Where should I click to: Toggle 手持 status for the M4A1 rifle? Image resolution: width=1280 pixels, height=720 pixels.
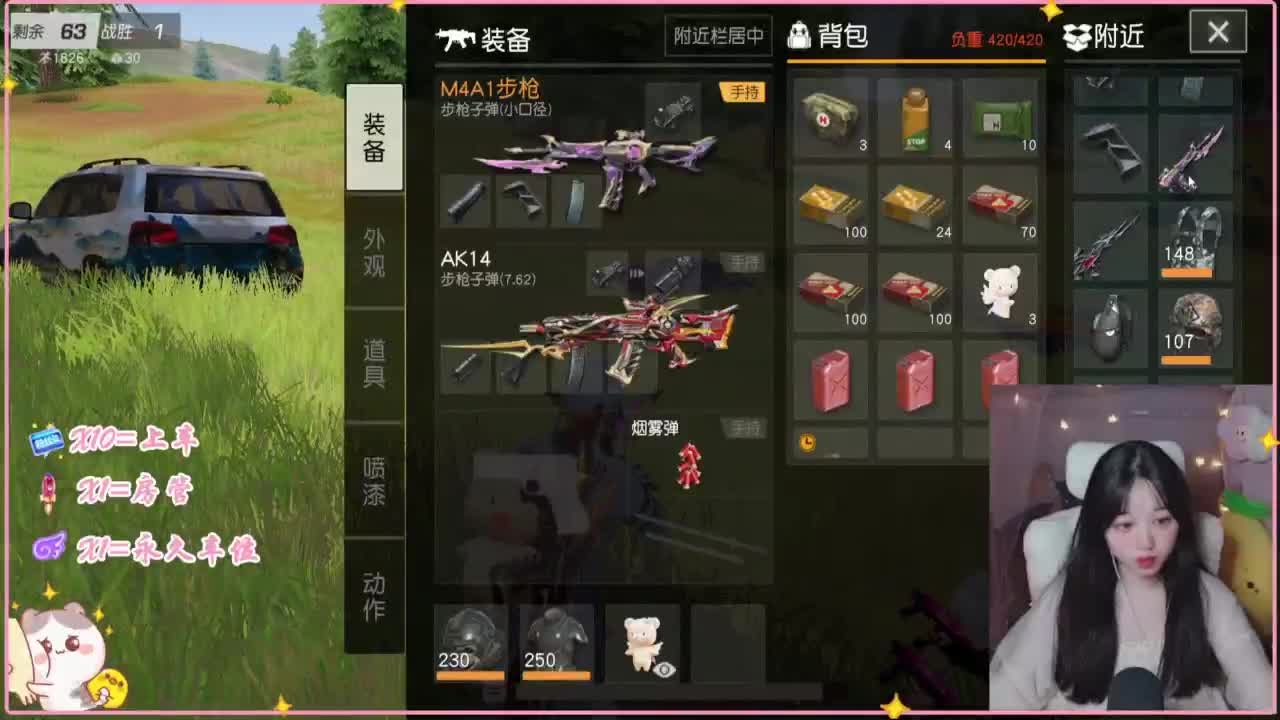pyautogui.click(x=741, y=90)
